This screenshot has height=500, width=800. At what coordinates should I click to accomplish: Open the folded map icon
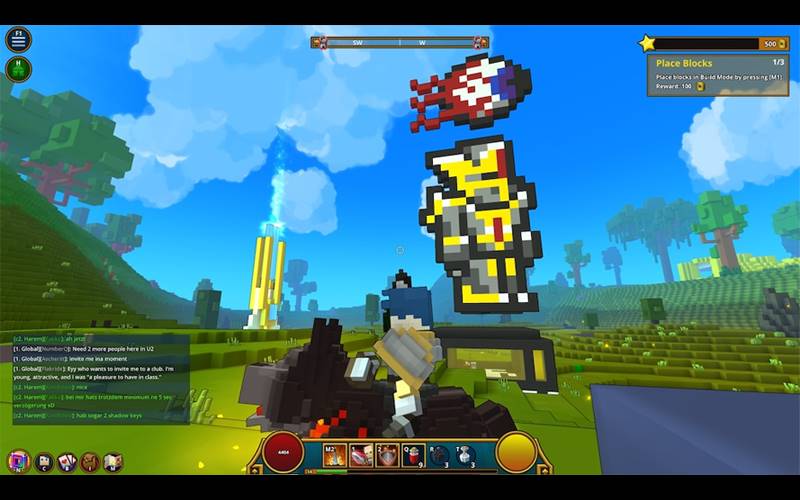click(113, 461)
